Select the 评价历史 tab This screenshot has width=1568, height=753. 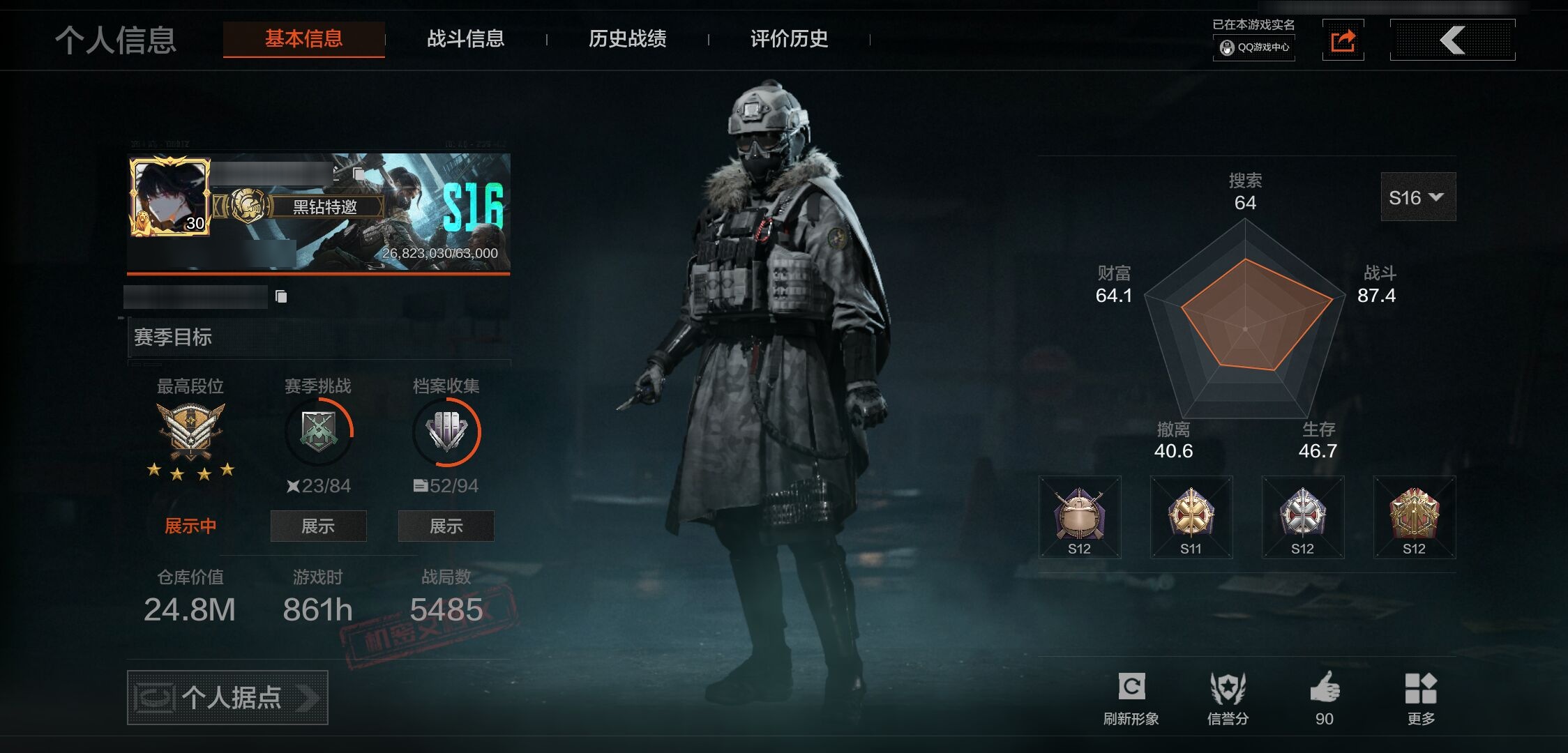point(789,39)
